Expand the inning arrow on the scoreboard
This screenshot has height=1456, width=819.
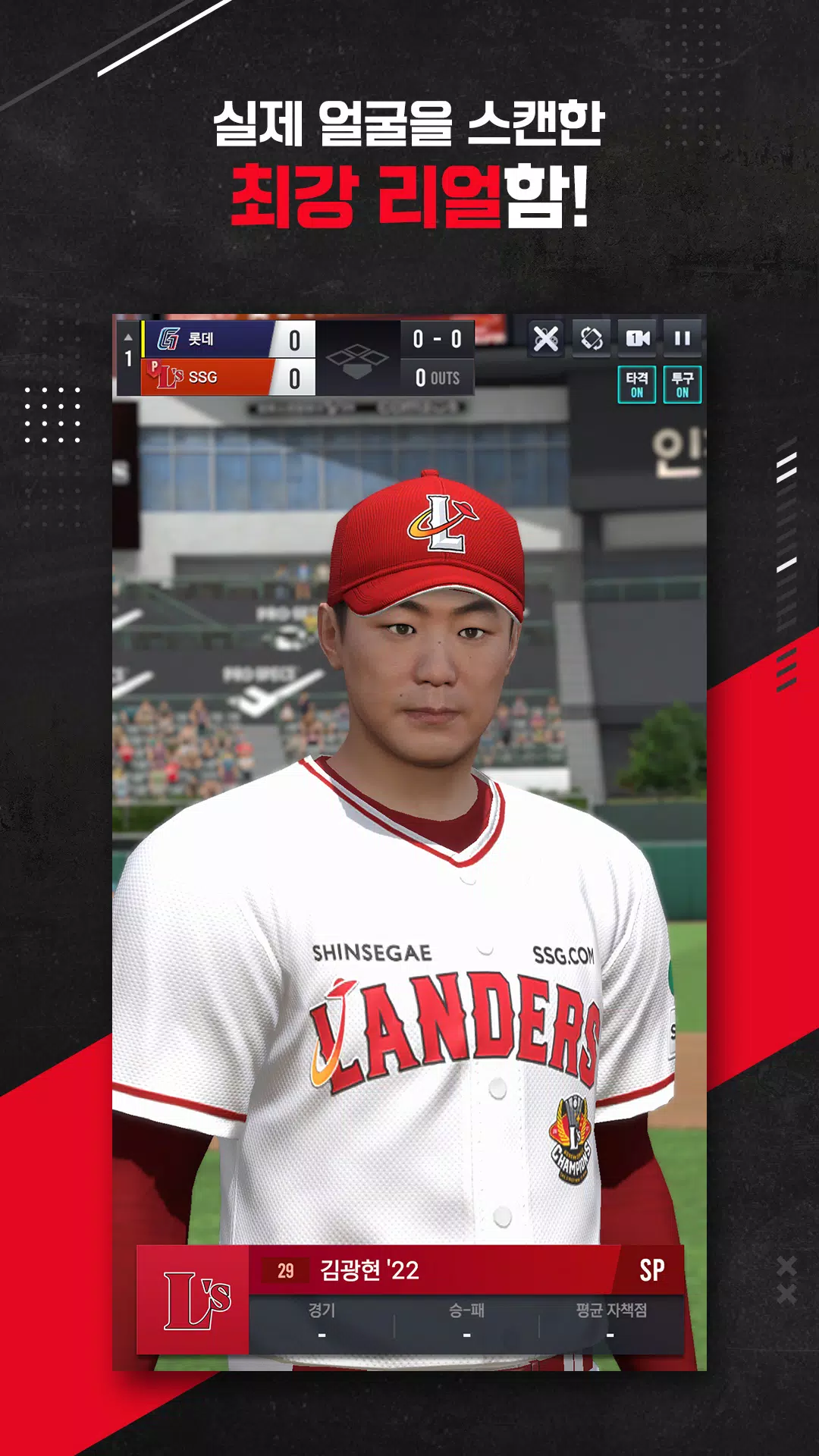(x=128, y=337)
